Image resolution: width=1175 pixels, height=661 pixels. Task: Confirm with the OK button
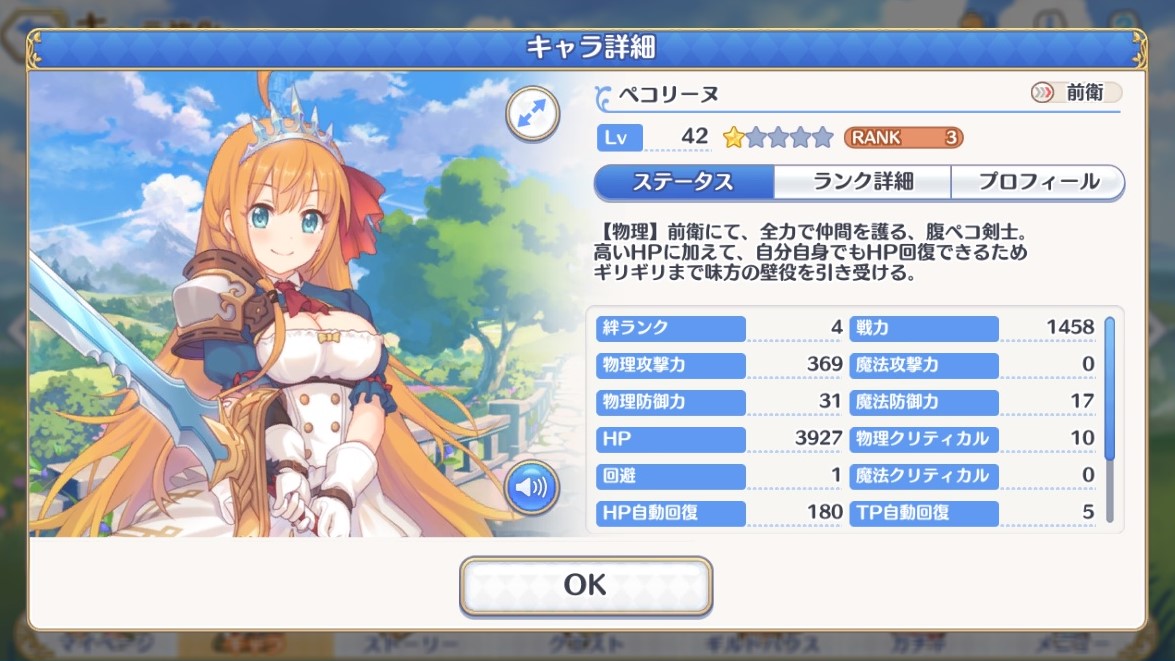585,585
